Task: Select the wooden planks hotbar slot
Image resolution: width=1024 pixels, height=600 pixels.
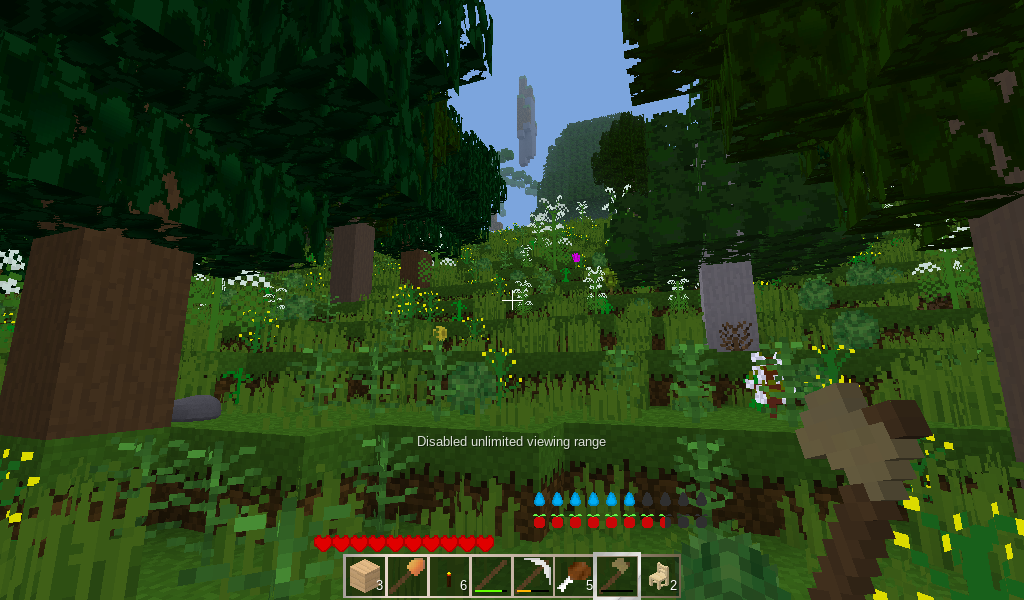Action: point(365,576)
